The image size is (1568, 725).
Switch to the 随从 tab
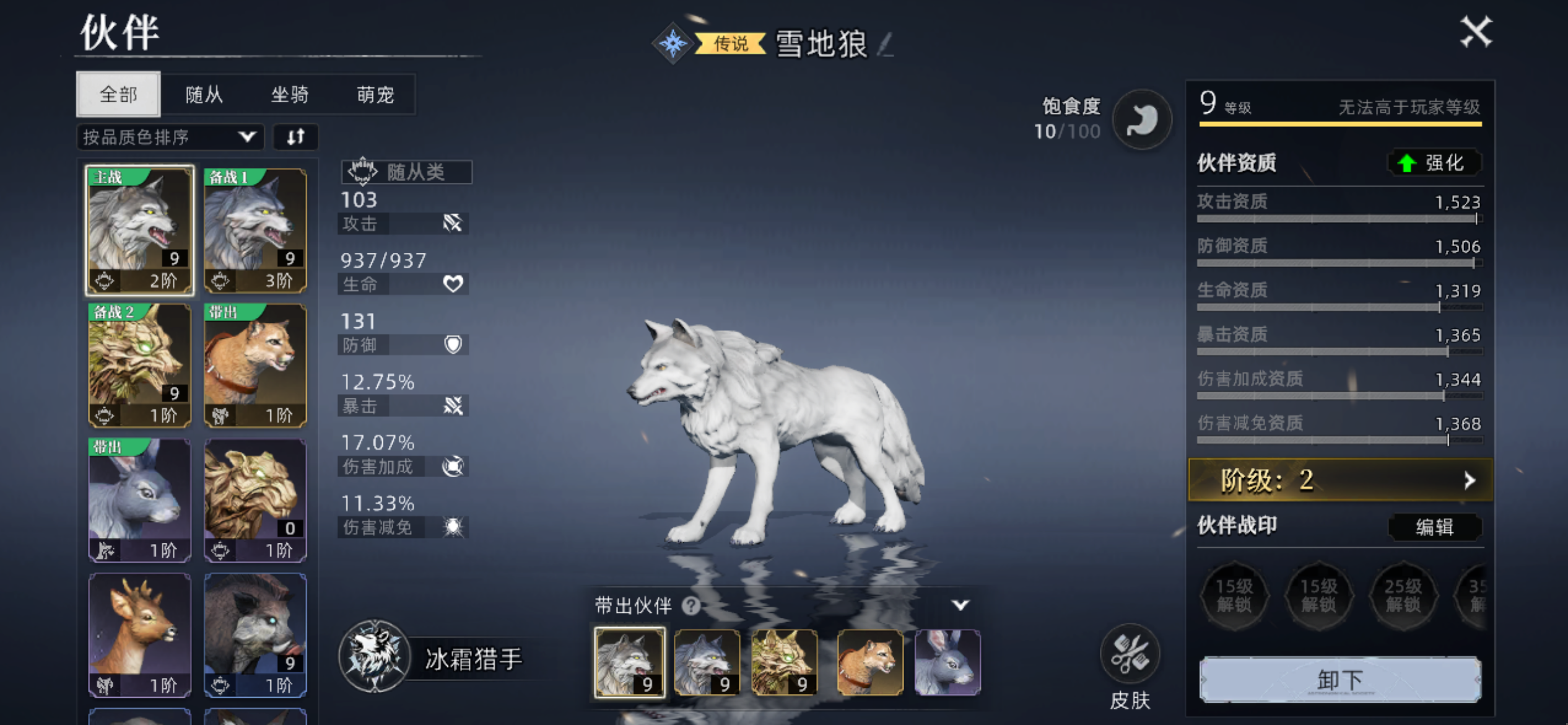click(204, 94)
